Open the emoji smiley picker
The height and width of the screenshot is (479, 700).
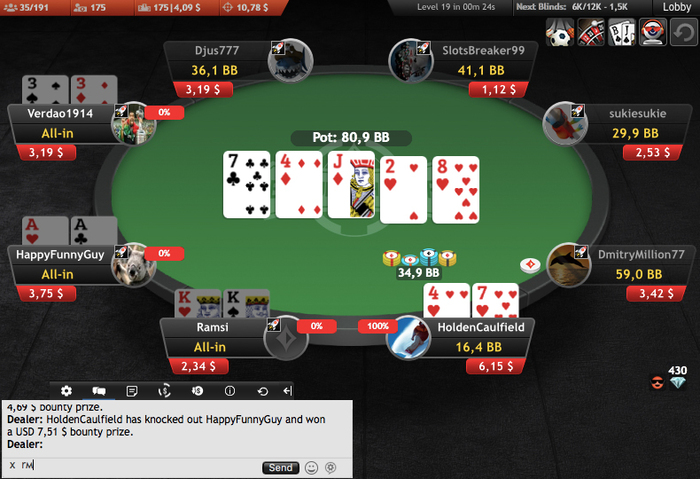[x=312, y=467]
